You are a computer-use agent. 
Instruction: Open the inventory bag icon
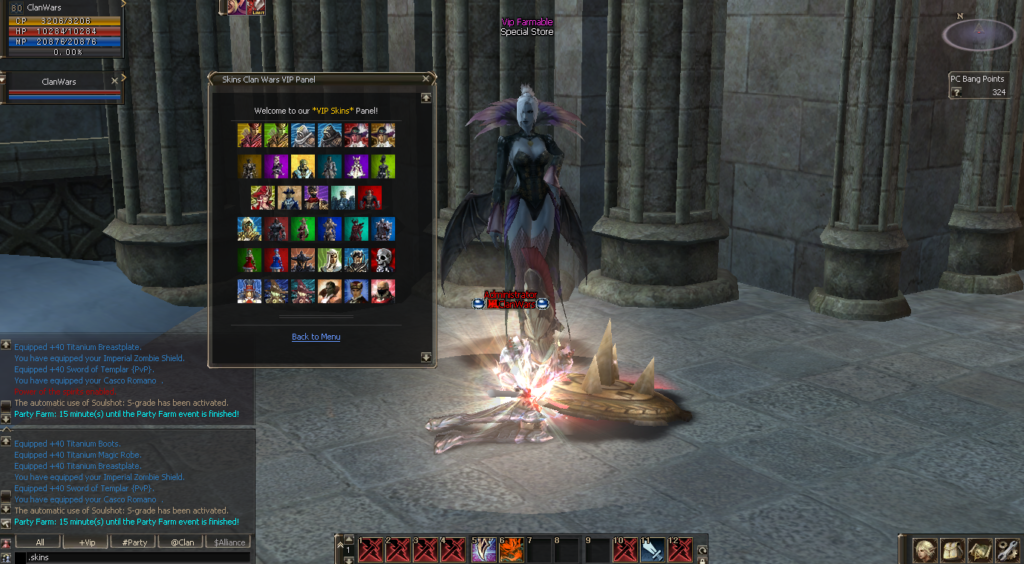click(953, 549)
